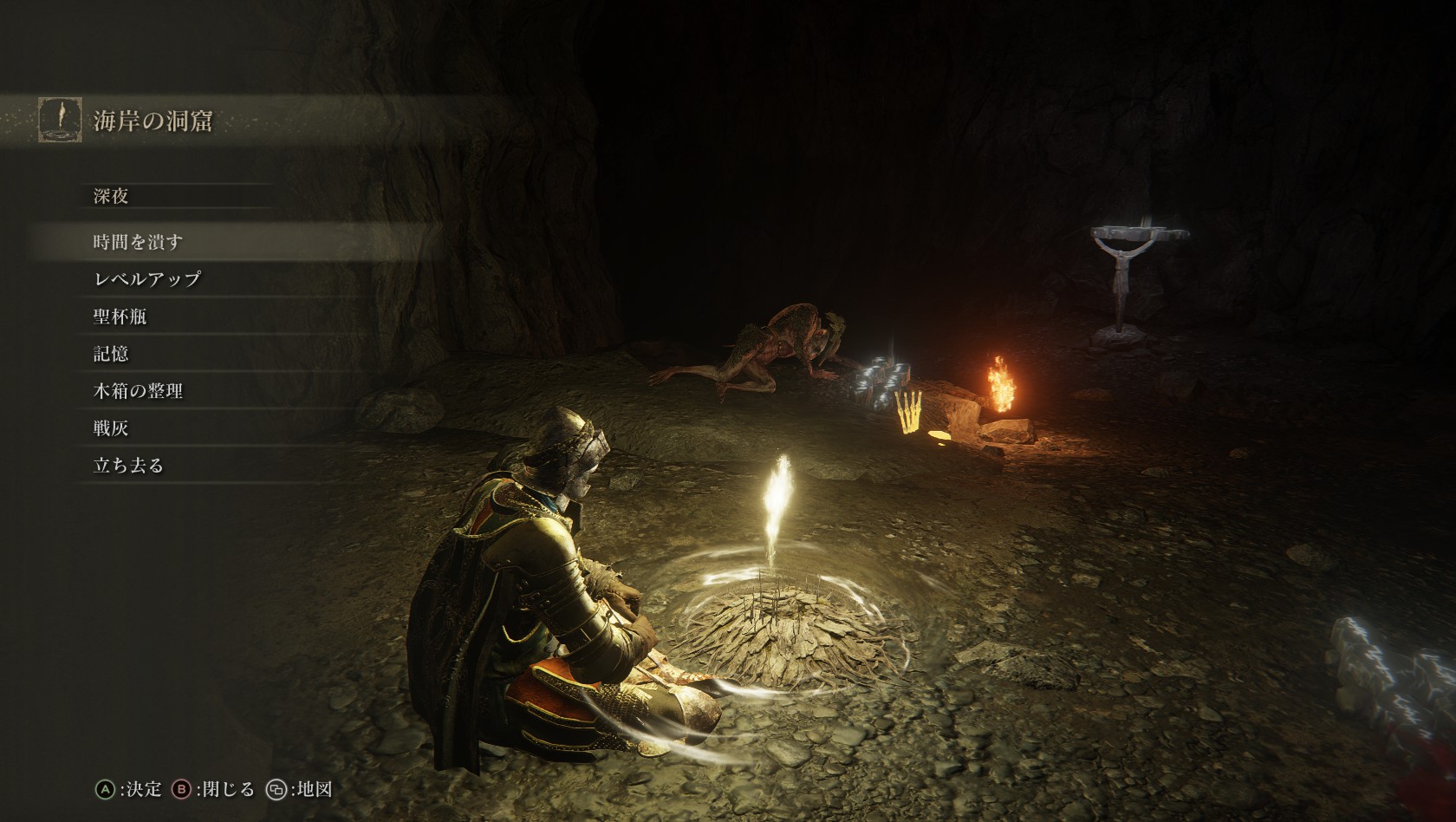Open the レベルアップ level up menu
The height and width of the screenshot is (822, 1456).
point(147,279)
